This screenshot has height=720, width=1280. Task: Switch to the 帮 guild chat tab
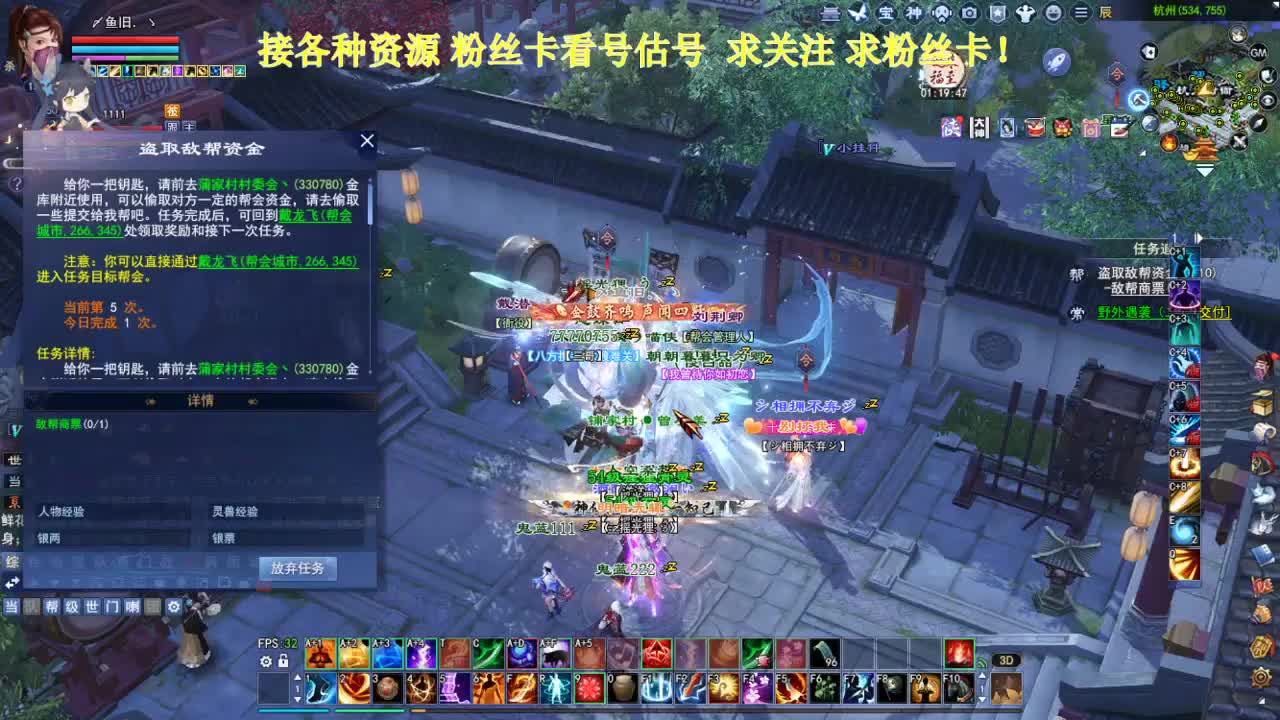click(52, 606)
